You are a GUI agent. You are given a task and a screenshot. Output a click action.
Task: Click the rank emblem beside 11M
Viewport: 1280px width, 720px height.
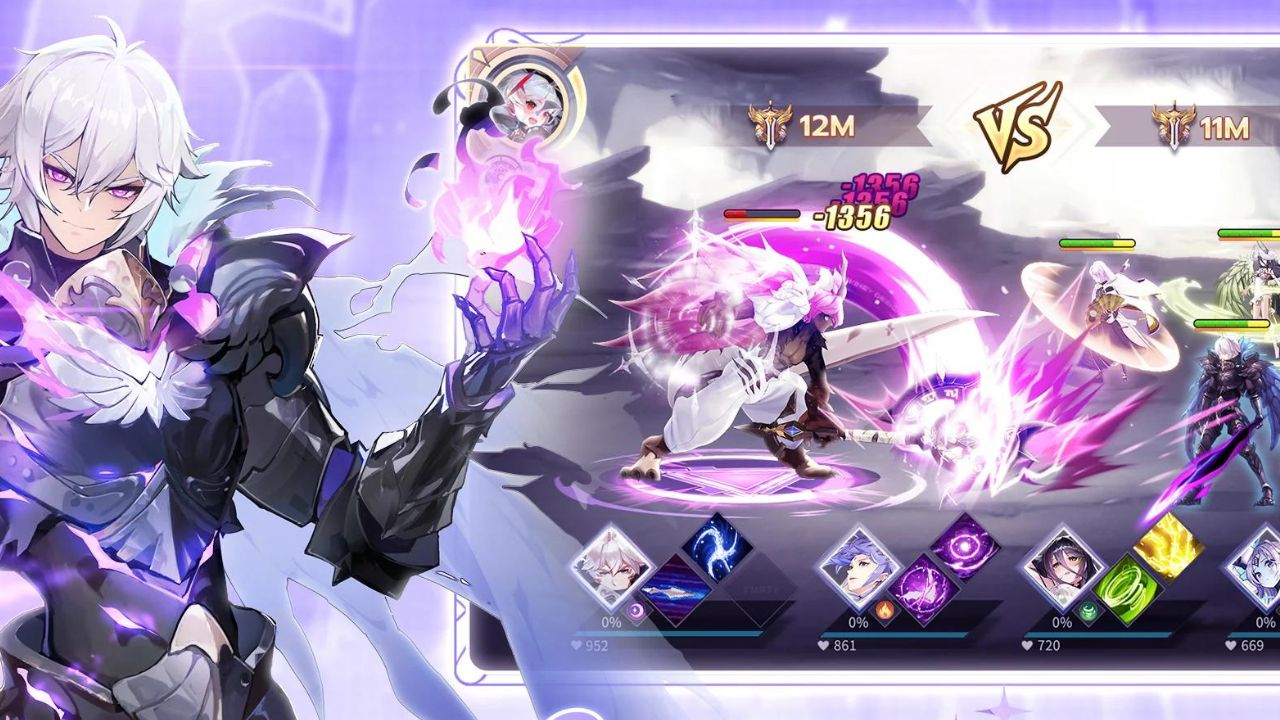pos(1172,125)
